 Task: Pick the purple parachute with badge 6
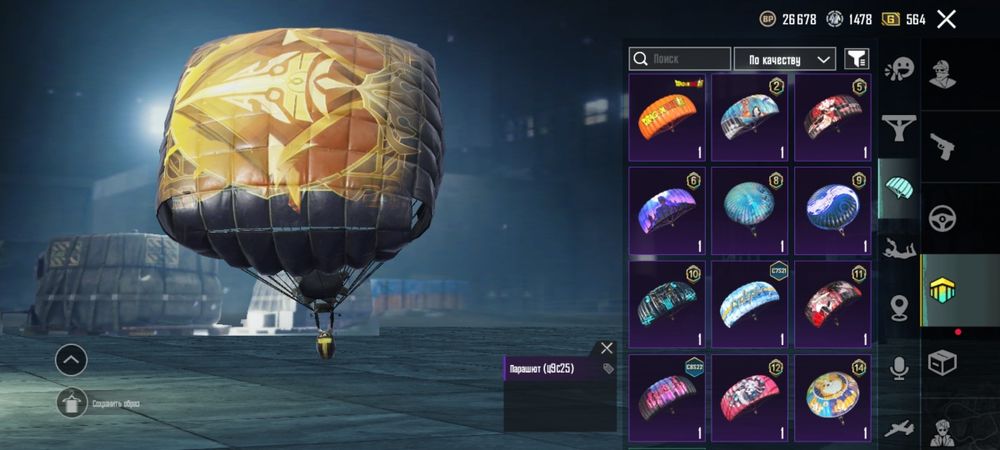point(669,210)
